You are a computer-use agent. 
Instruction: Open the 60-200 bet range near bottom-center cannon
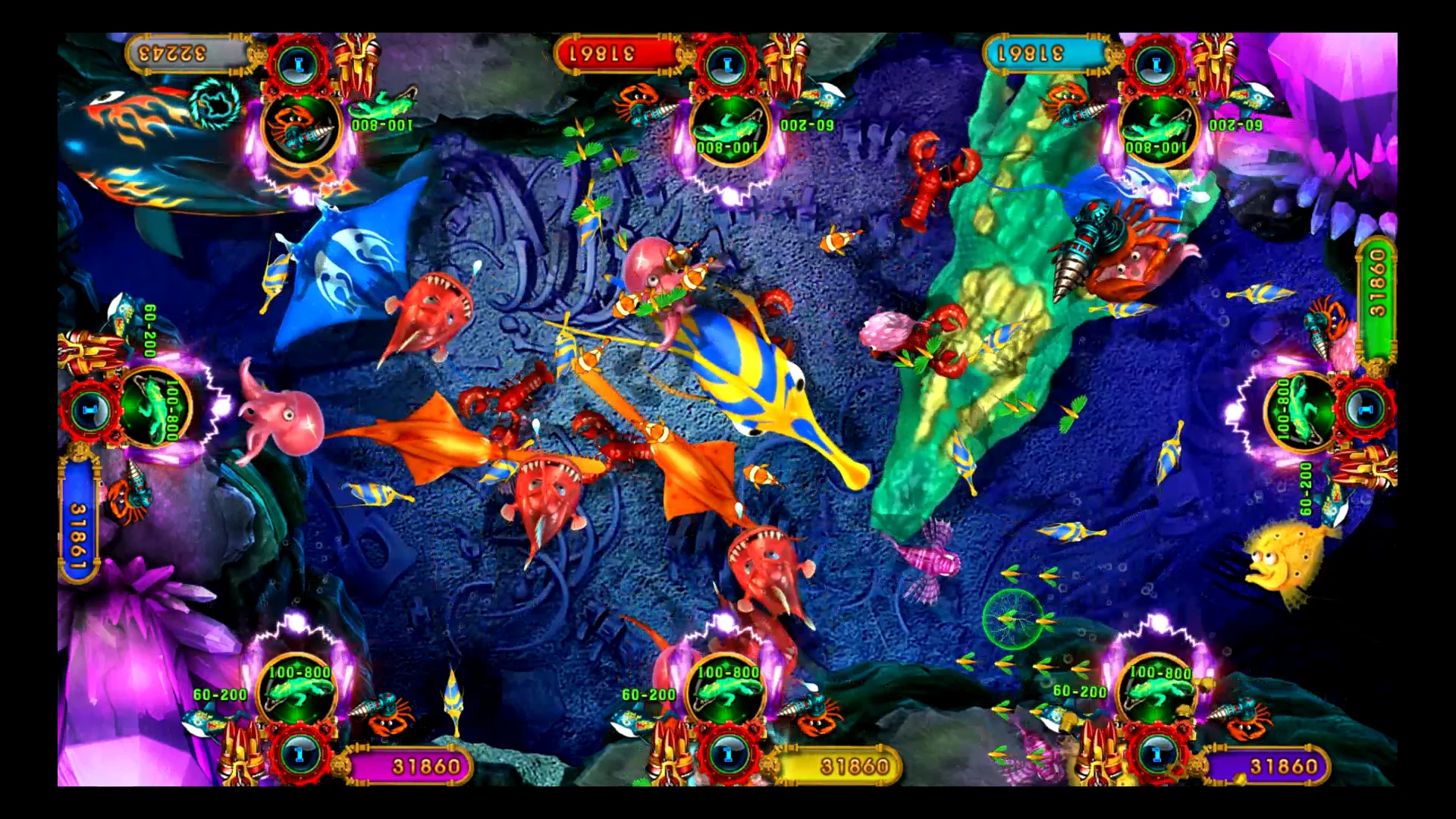[x=648, y=692]
